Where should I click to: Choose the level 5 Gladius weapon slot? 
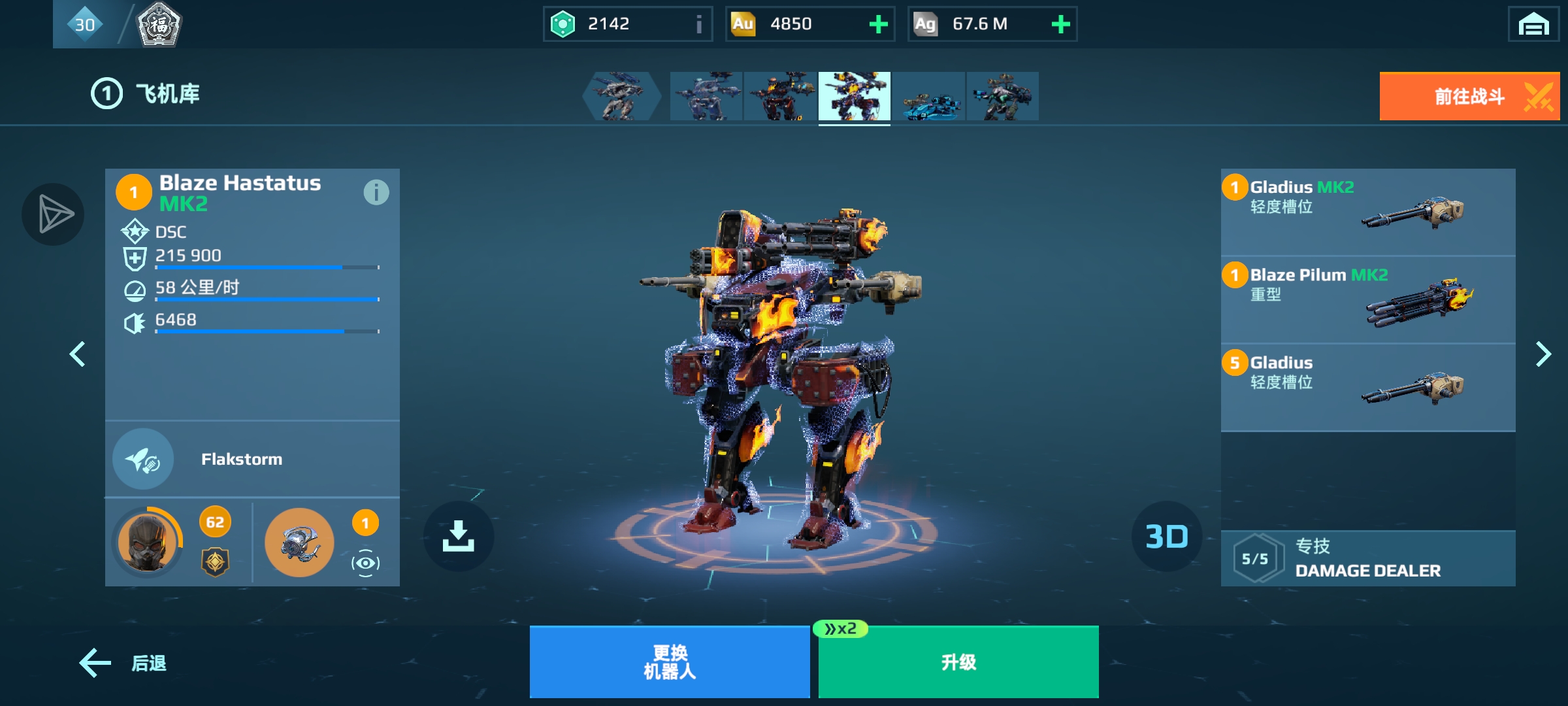[1367, 387]
